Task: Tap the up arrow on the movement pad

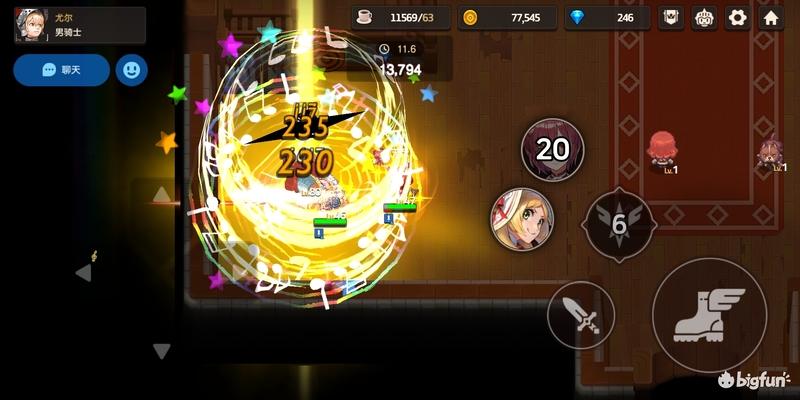Action: (161, 194)
